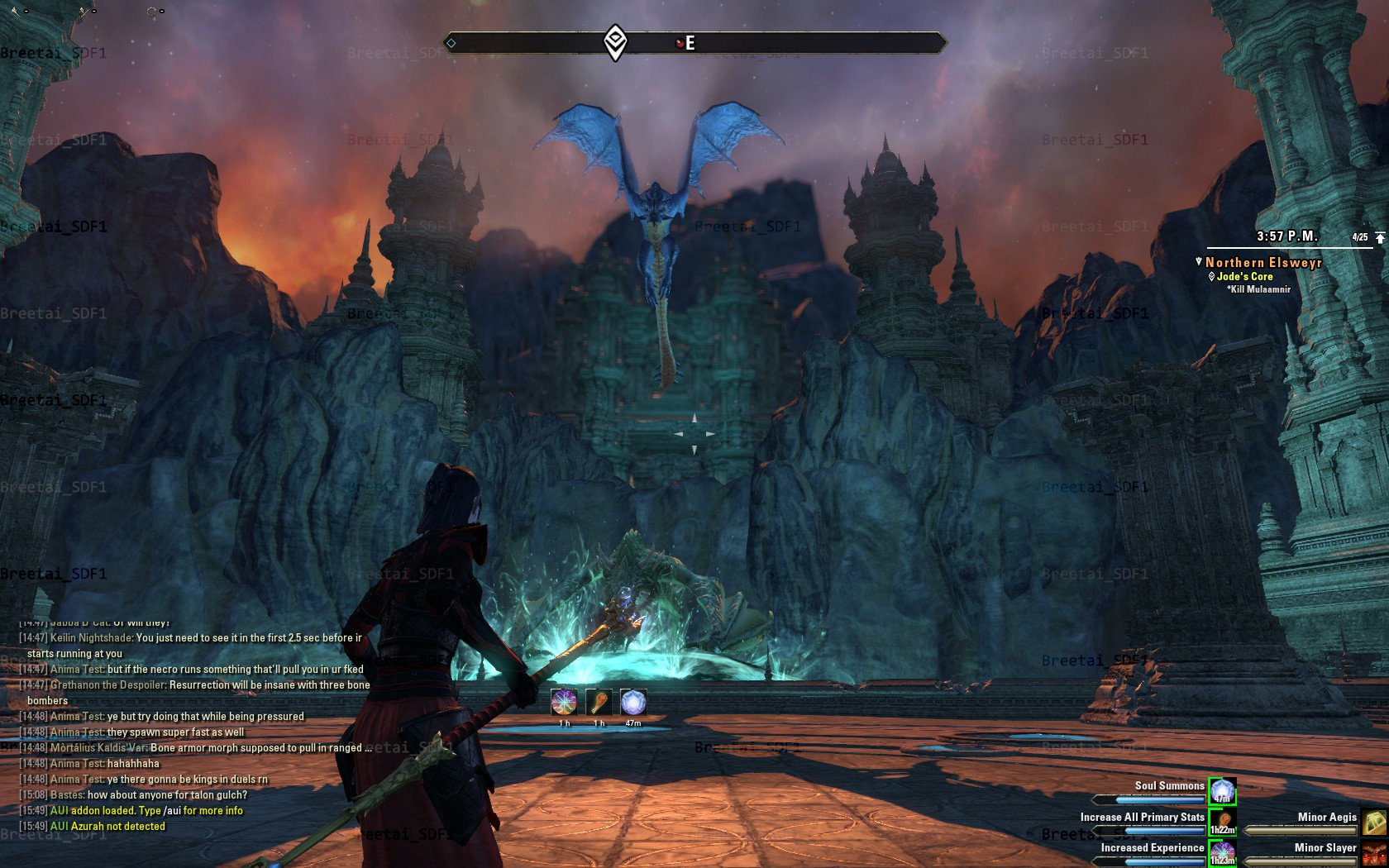Screen dimensions: 1389x868
Task: Click Bastes' talon gulch chat message
Action: click(x=149, y=795)
